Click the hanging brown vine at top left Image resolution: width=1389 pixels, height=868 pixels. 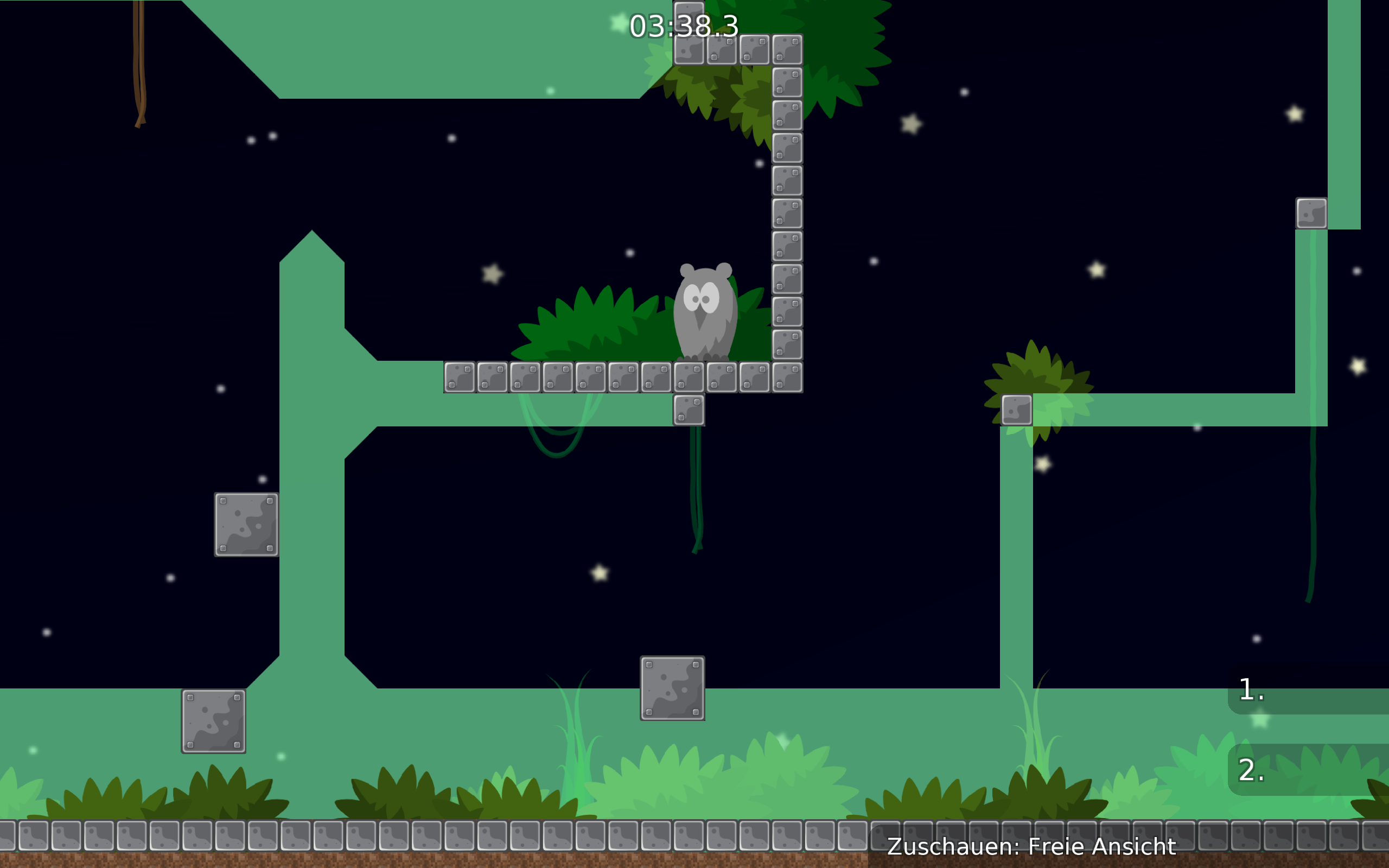click(x=141, y=63)
